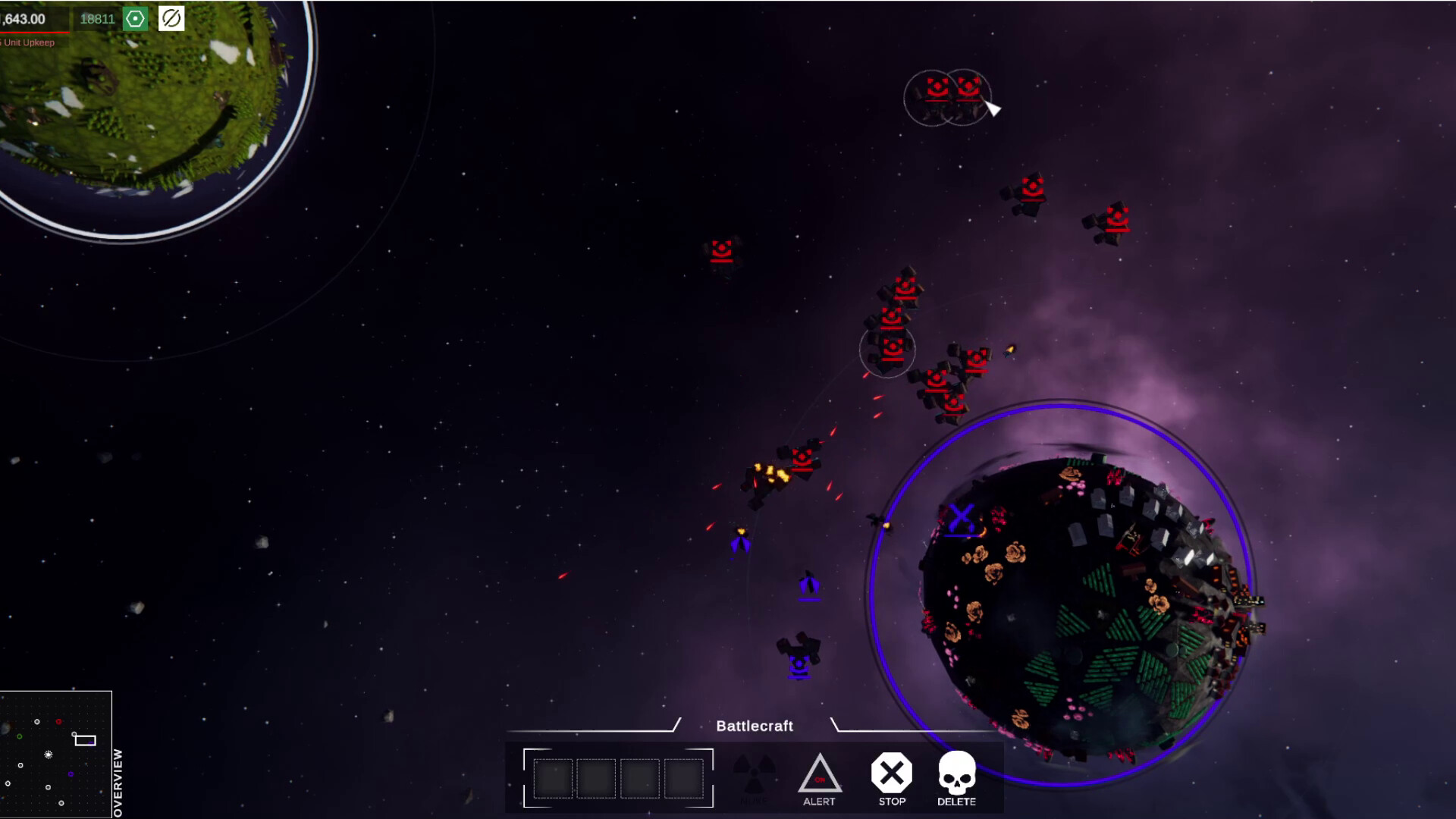Image resolution: width=1456 pixels, height=819 pixels.
Task: Select the first empty Battlecraft unit slot
Action: 552,777
